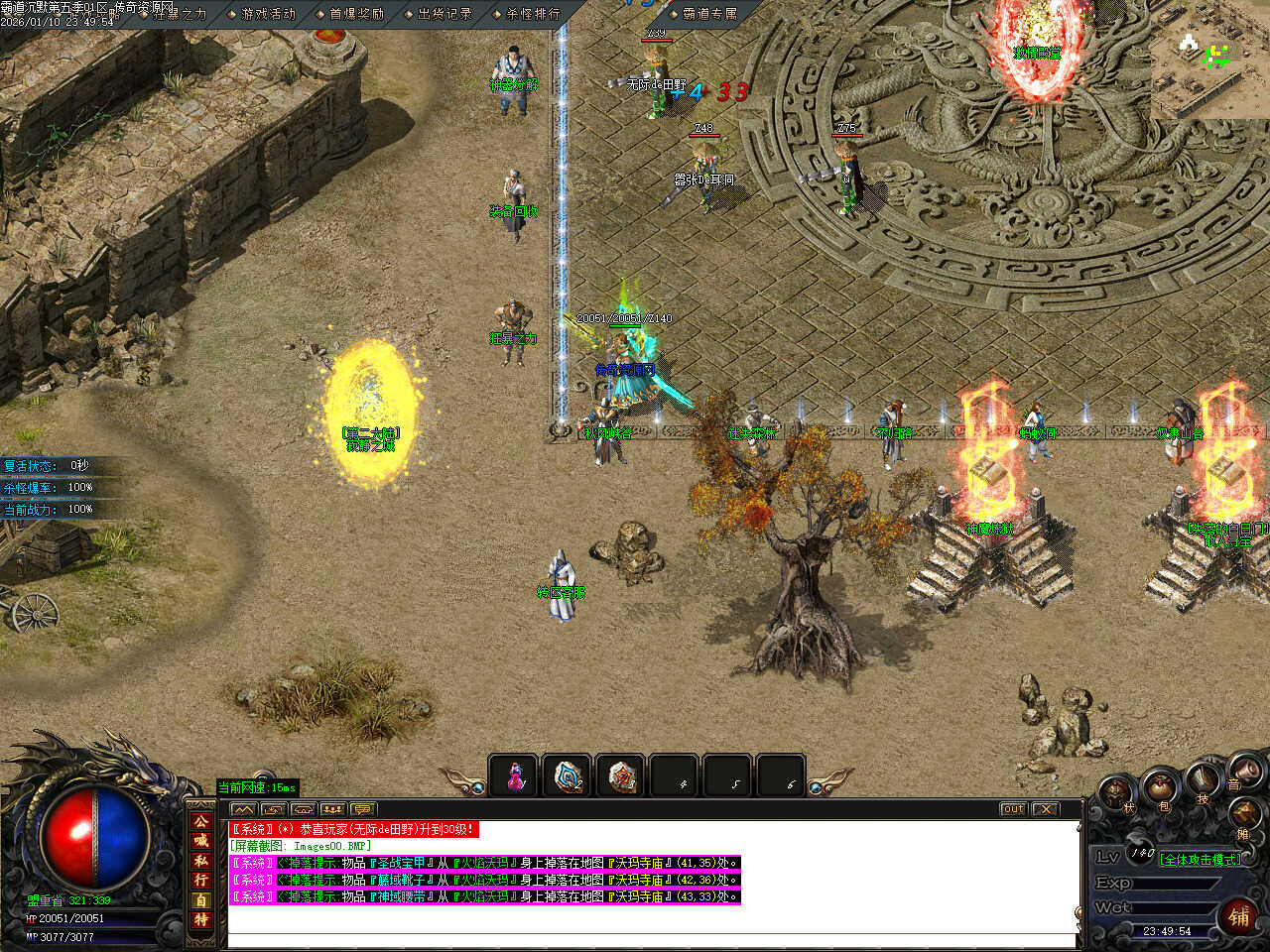1270x952 pixels.
Task: Select the red rune stone in slot 3
Action: 622,776
